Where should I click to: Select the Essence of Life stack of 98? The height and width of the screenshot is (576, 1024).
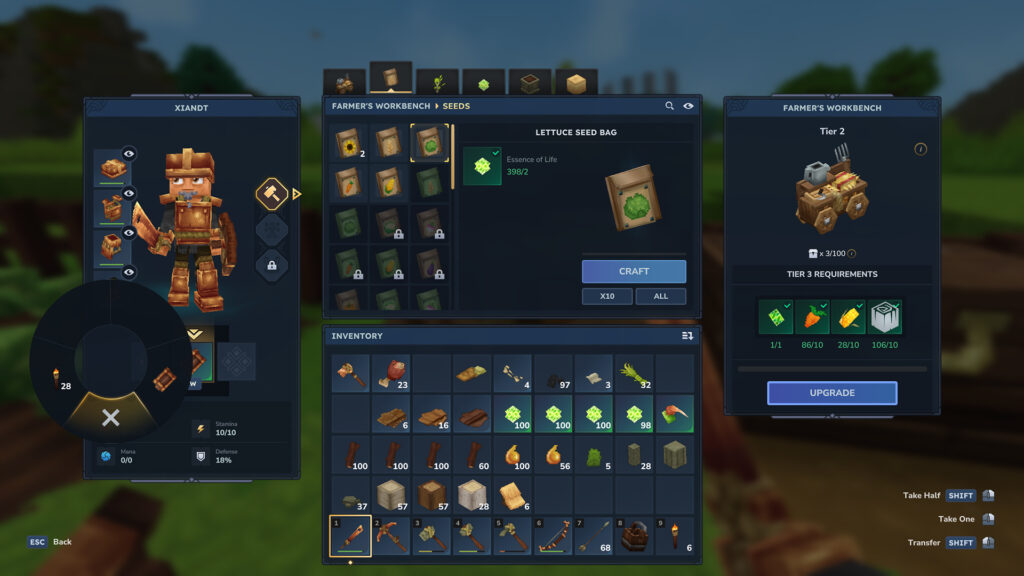coord(634,414)
